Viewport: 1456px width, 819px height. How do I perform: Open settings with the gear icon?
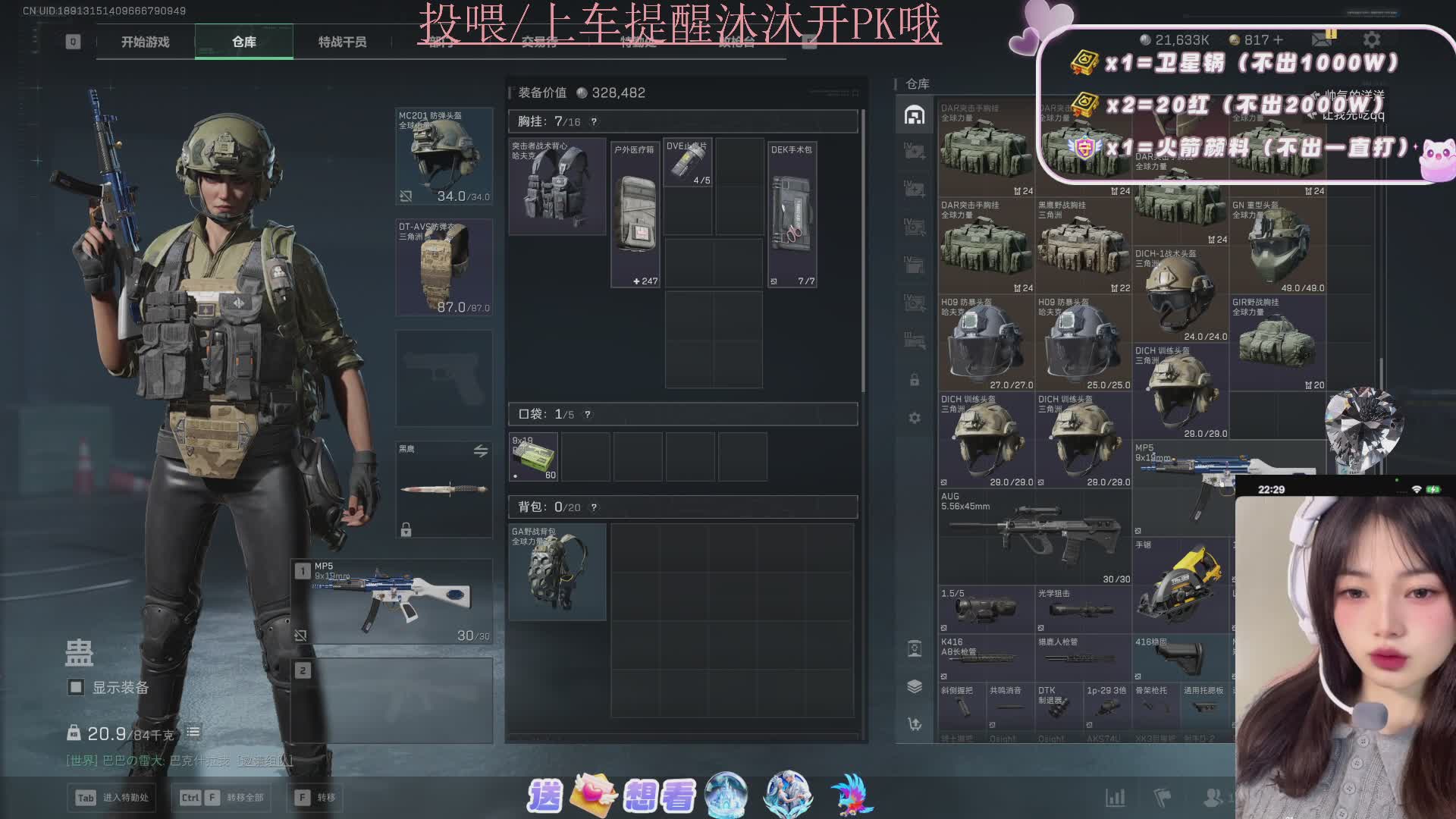click(x=1372, y=39)
